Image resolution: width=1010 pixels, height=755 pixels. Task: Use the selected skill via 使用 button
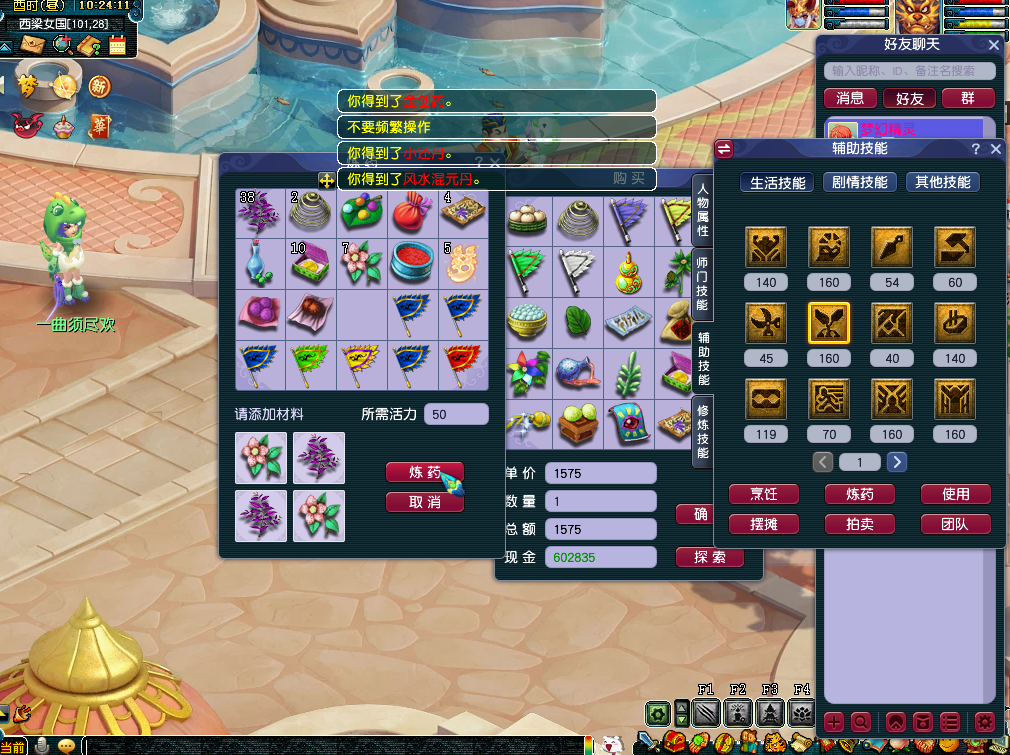point(955,494)
